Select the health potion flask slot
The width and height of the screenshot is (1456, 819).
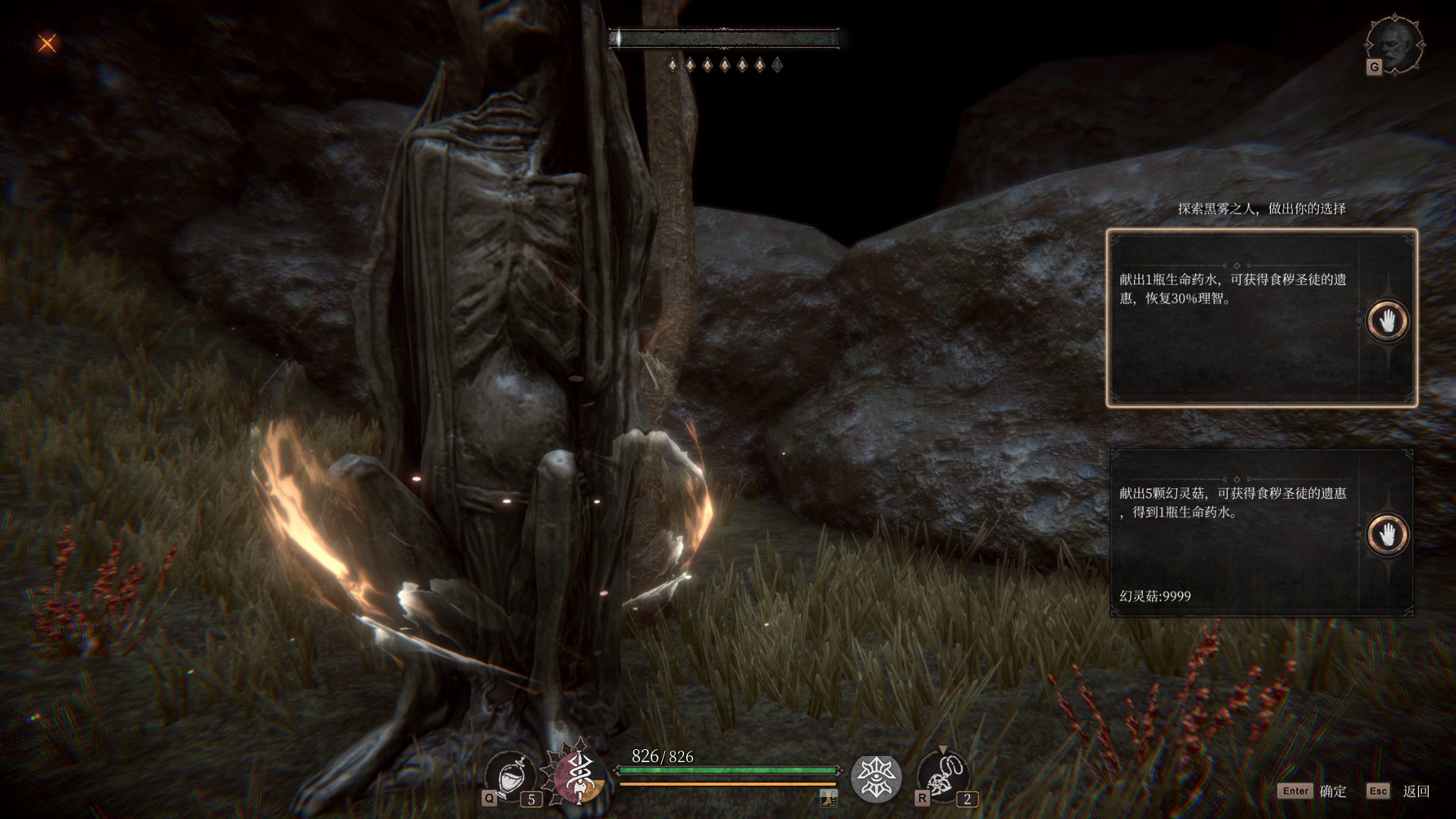click(510, 777)
